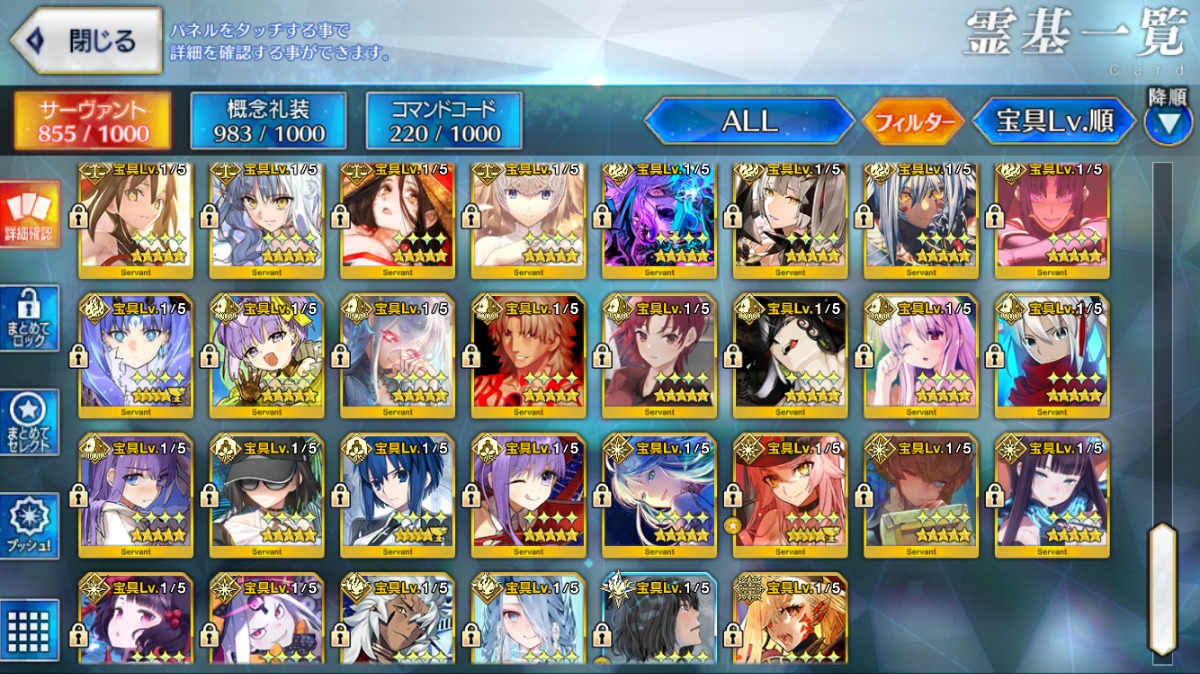The width and height of the screenshot is (1200, 674).
Task: Select the dark-skinned white-haired servant card
Action: [x=397, y=618]
